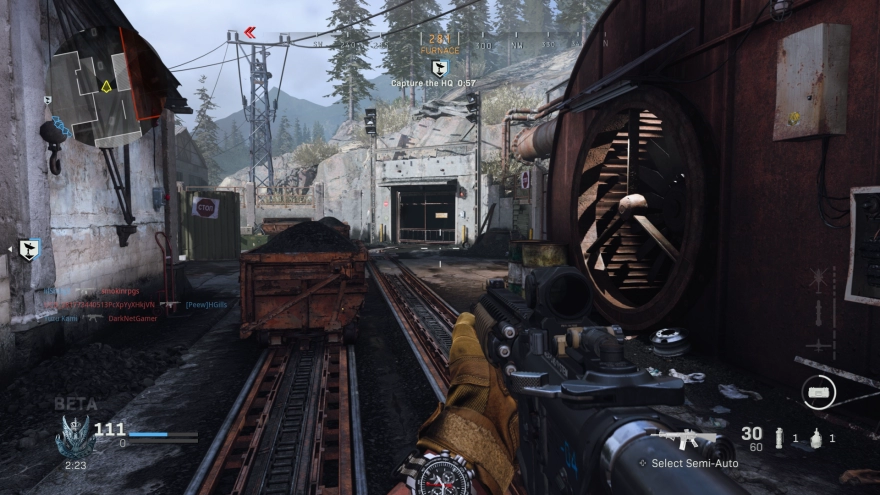Image resolution: width=880 pixels, height=495 pixels.
Task: Choose the cruise missile killstreak icon
Action: point(820,312)
